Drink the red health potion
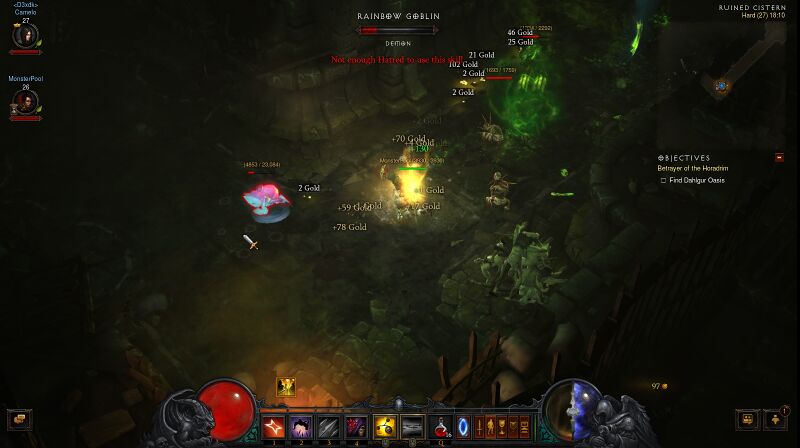Image resolution: width=800 pixels, height=448 pixels. (x=440, y=427)
